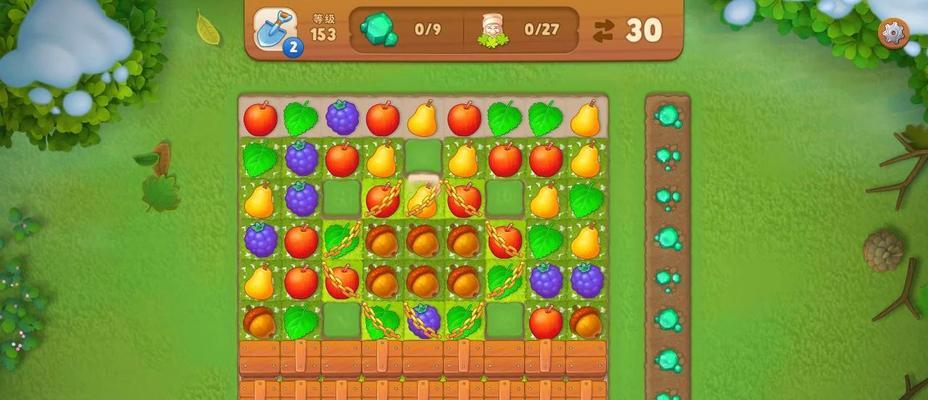
Task: Select the only grape in the top row
Action: click(342, 118)
